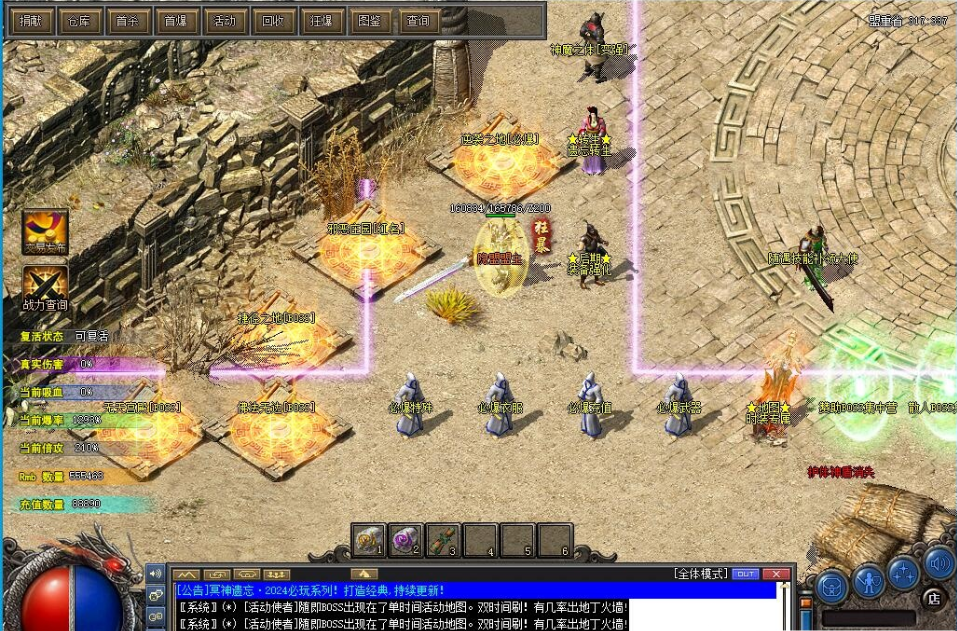957x631 pixels.
Task: Open the 查询 query menu
Action: (415, 20)
